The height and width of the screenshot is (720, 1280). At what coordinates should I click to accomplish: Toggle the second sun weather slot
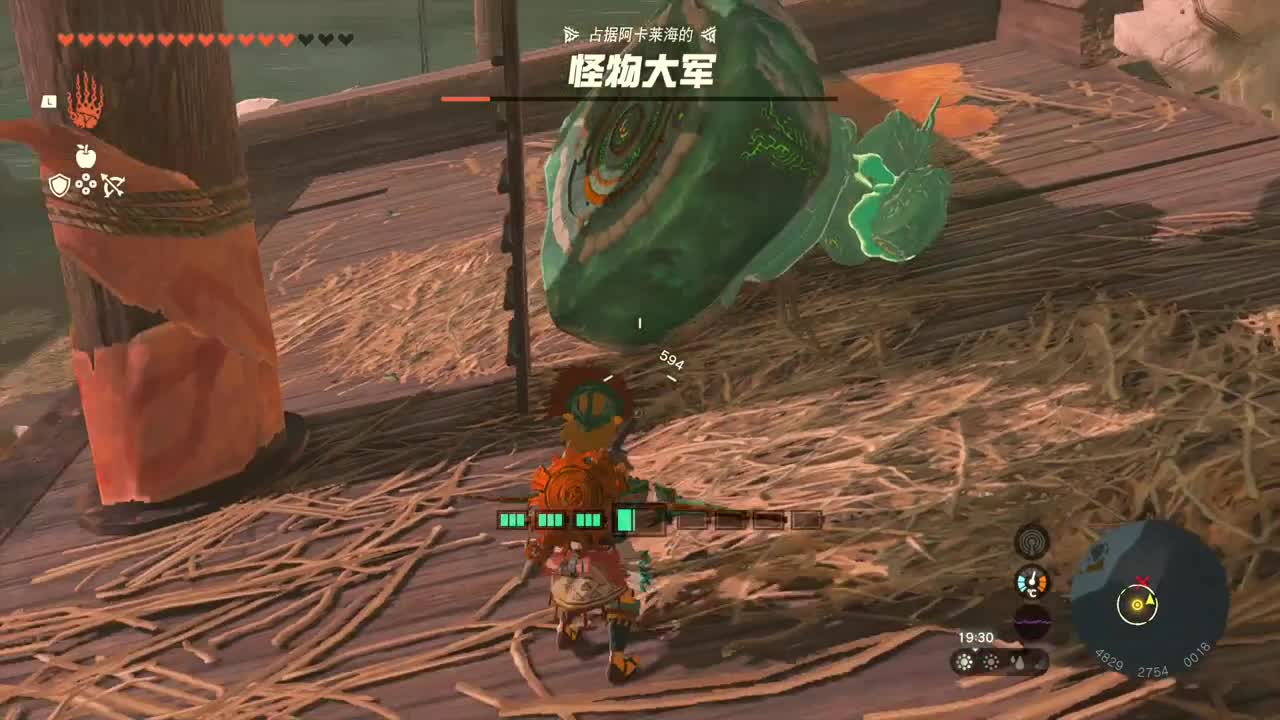[x=990, y=663]
